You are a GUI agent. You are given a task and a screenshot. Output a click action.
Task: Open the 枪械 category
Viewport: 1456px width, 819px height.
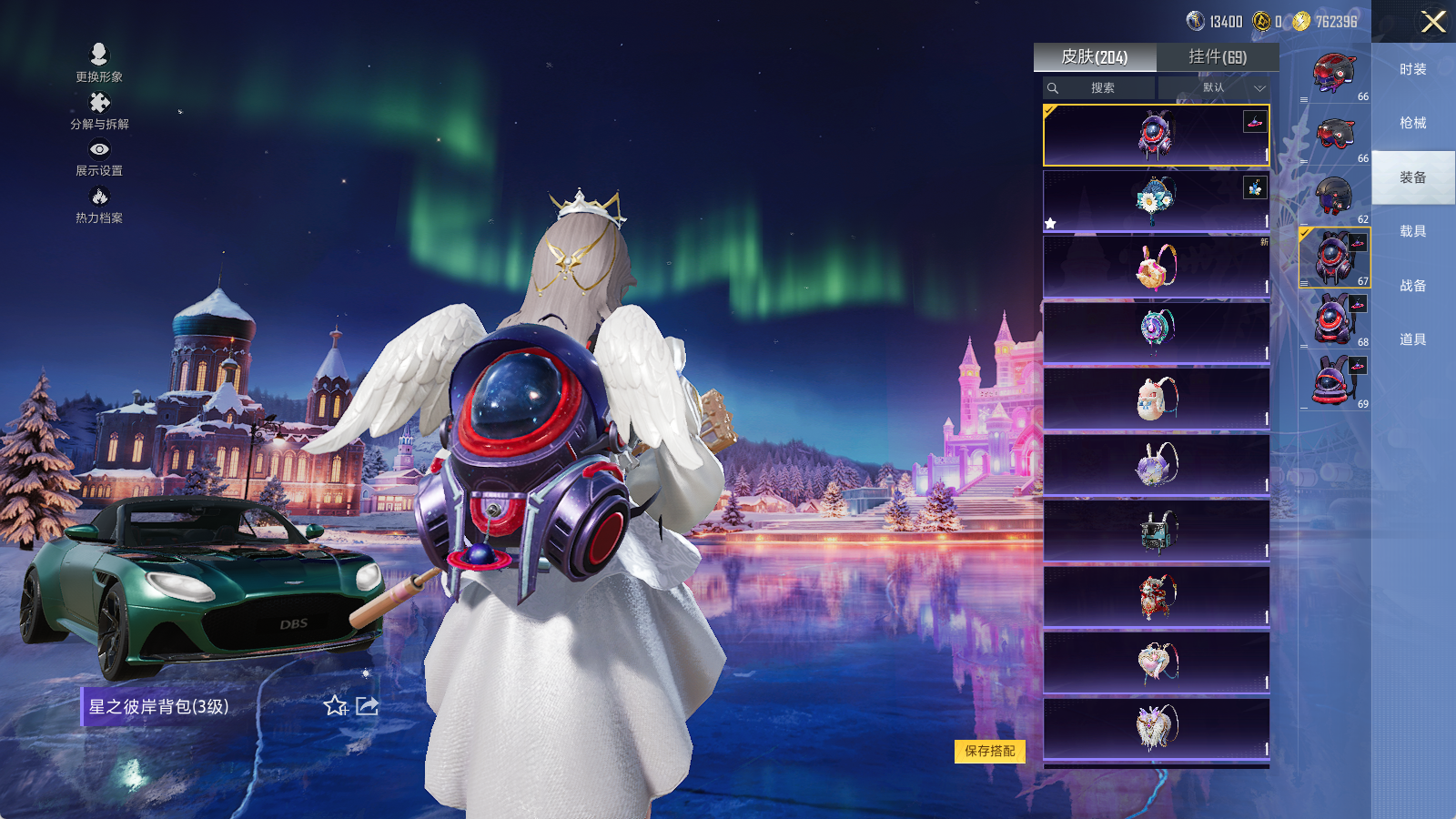click(1412, 123)
